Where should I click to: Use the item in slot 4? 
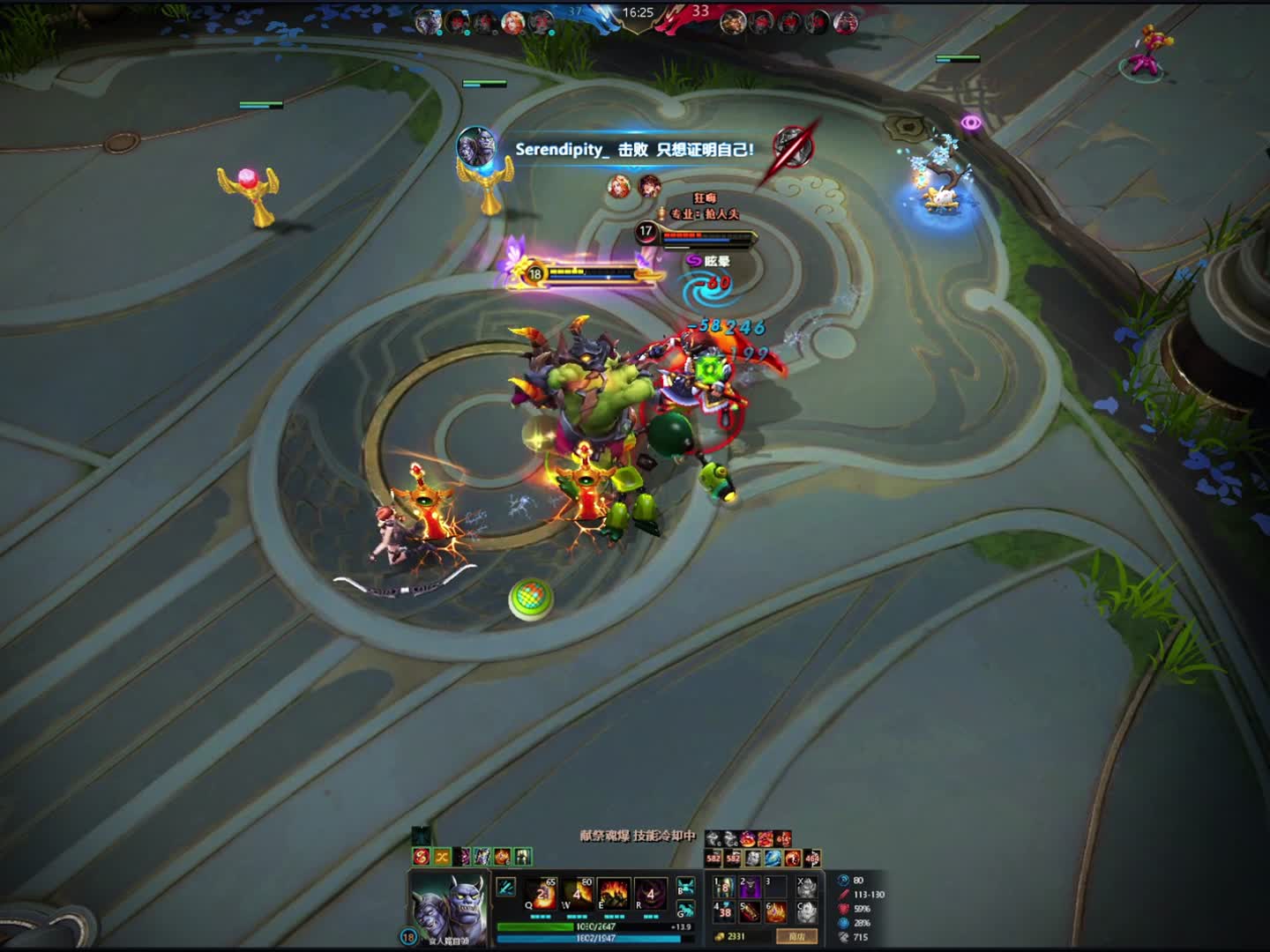(x=723, y=911)
